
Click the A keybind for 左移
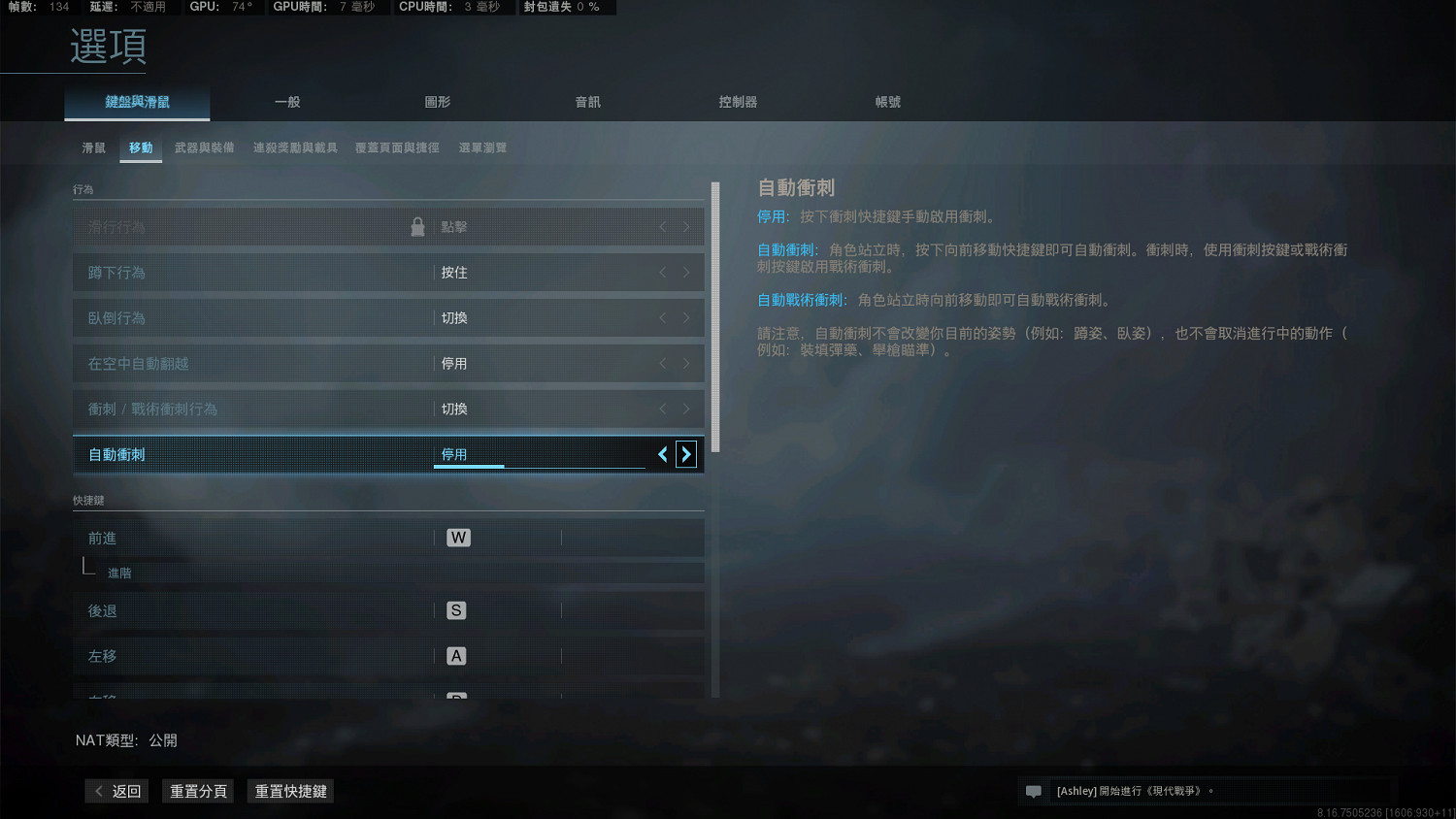455,655
